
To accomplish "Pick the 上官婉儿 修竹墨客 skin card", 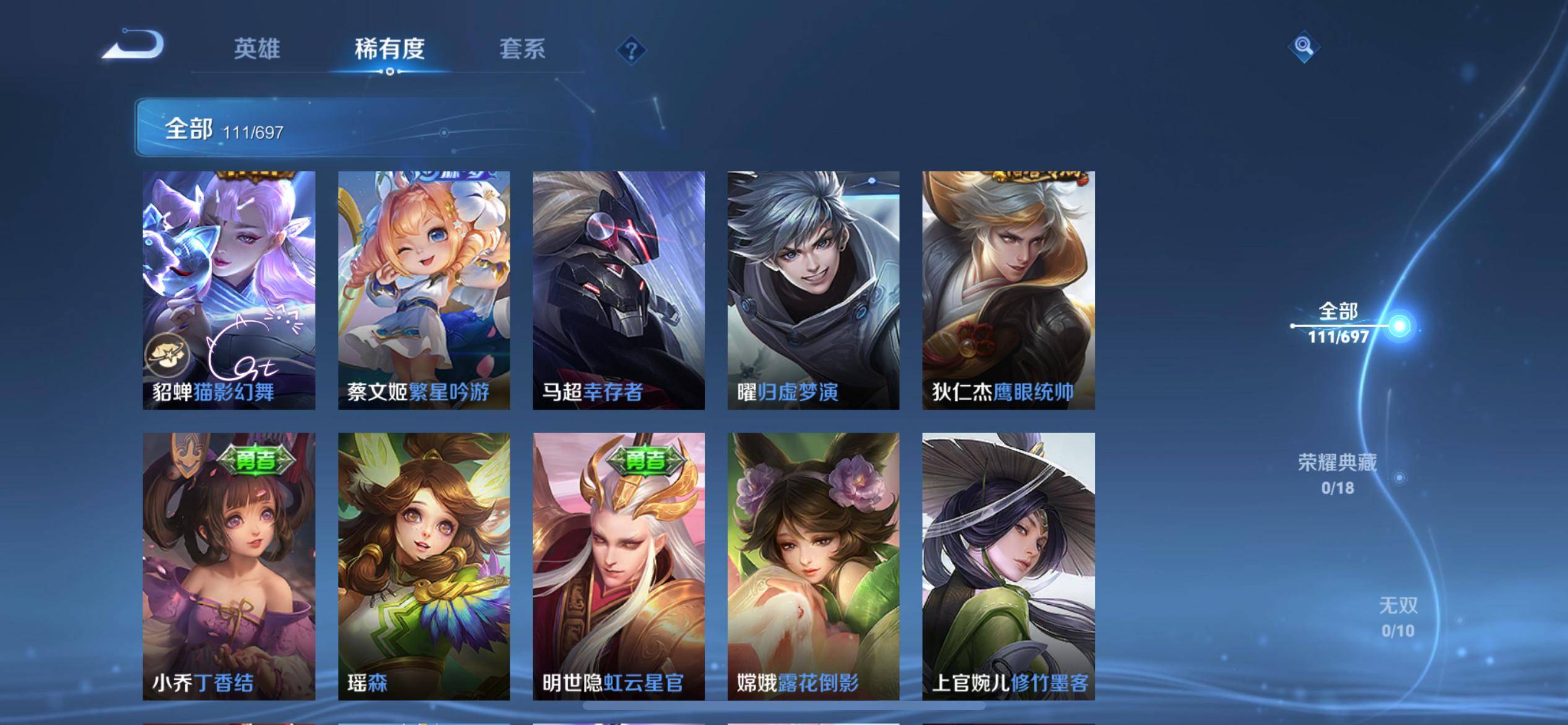I will [x=1008, y=566].
